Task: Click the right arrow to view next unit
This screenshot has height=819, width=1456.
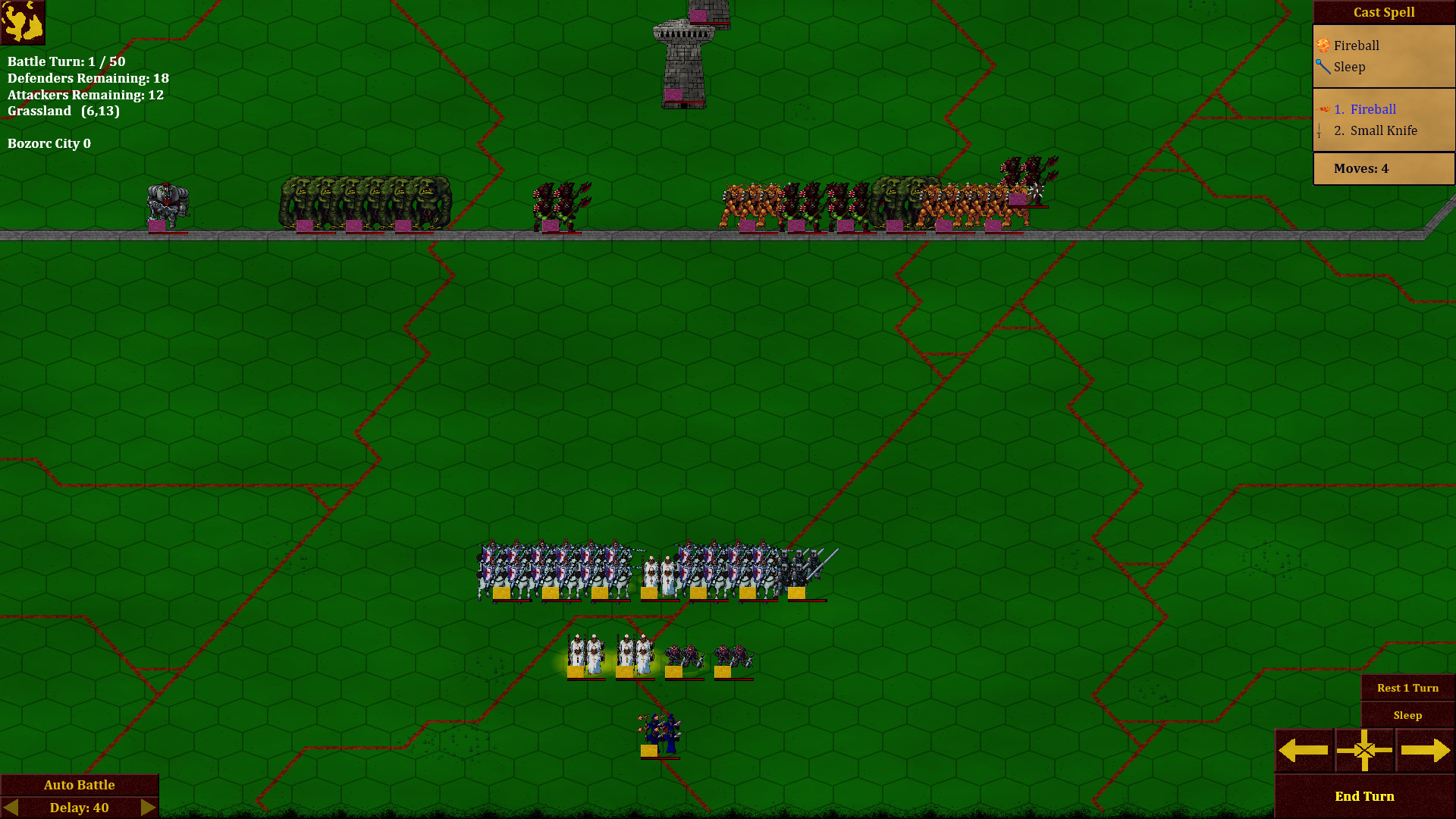Action: (1425, 750)
